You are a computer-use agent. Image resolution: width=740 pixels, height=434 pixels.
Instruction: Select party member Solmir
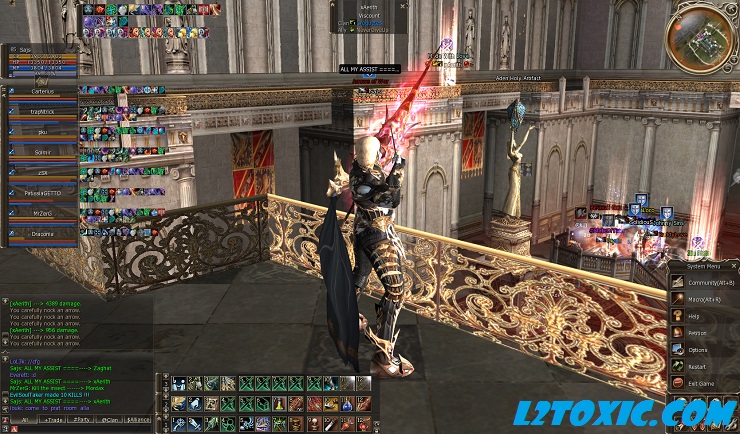pos(42,151)
